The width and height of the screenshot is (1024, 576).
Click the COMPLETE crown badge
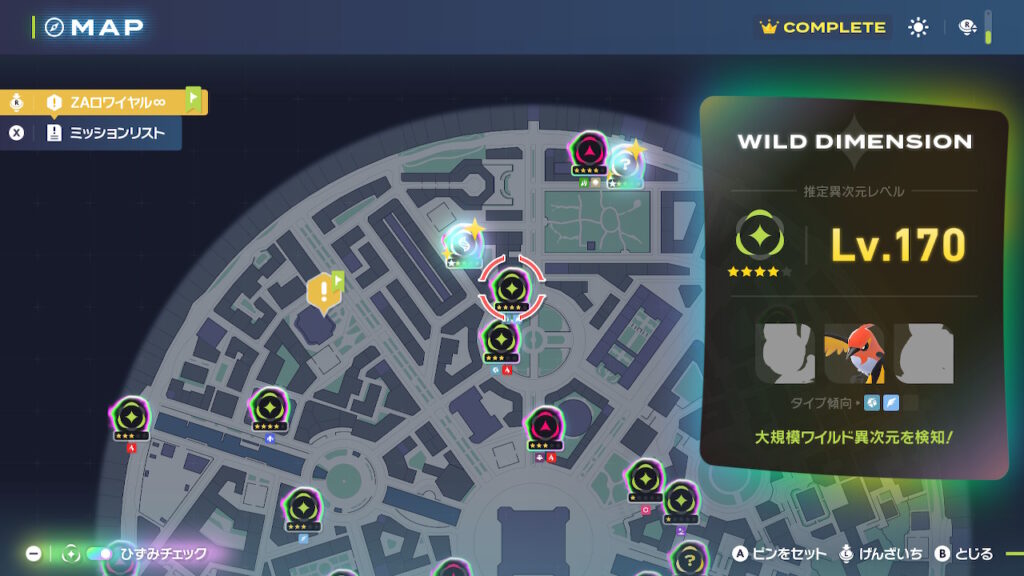(x=823, y=28)
